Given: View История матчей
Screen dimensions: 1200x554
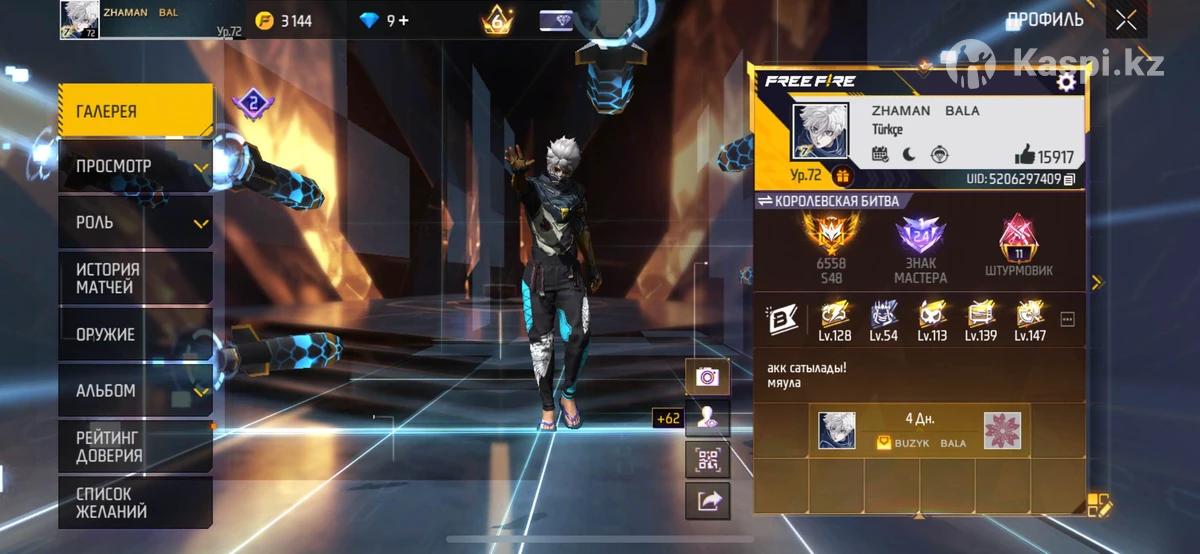Looking at the screenshot, I should (135, 278).
